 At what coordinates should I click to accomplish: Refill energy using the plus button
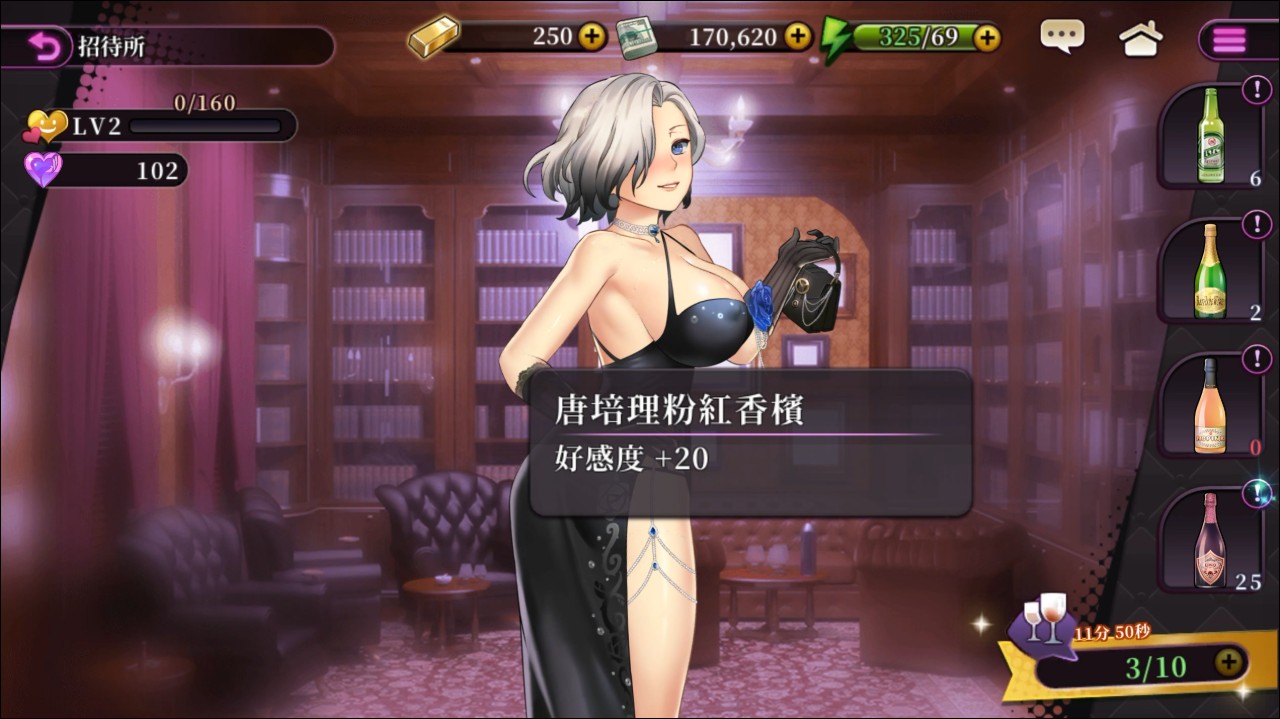[986, 37]
